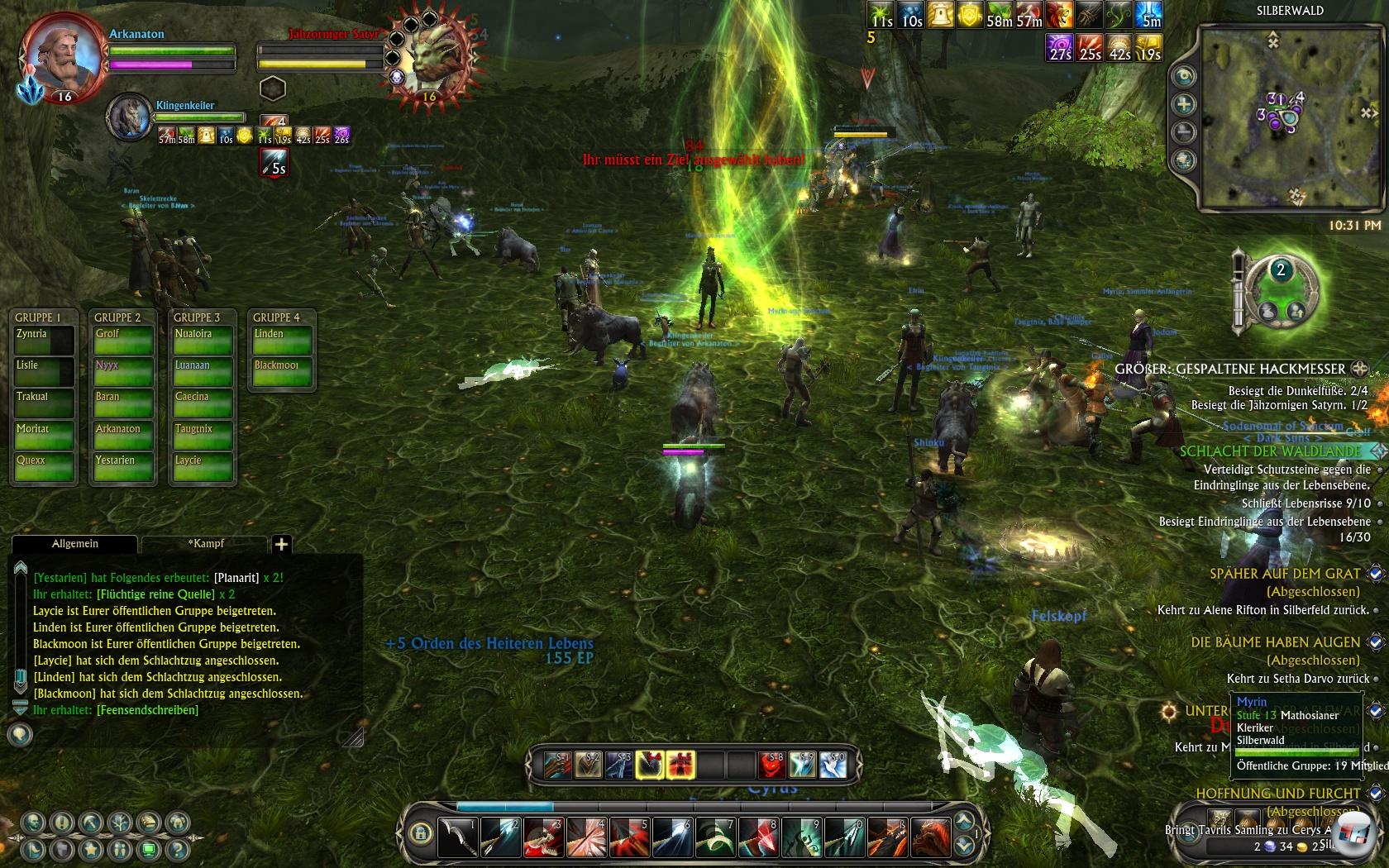Screen dimensions: 1389x868
Task: Add a new chat tab with plus button
Action: (281, 544)
